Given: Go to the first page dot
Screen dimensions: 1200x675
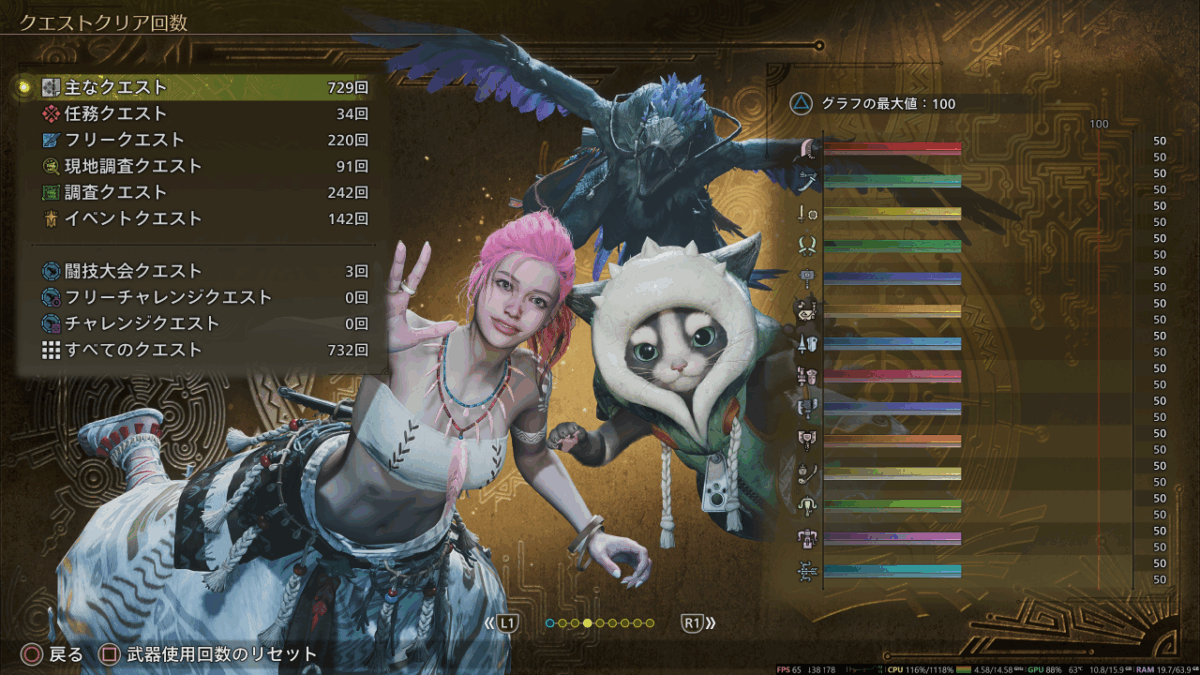Looking at the screenshot, I should 550,623.
